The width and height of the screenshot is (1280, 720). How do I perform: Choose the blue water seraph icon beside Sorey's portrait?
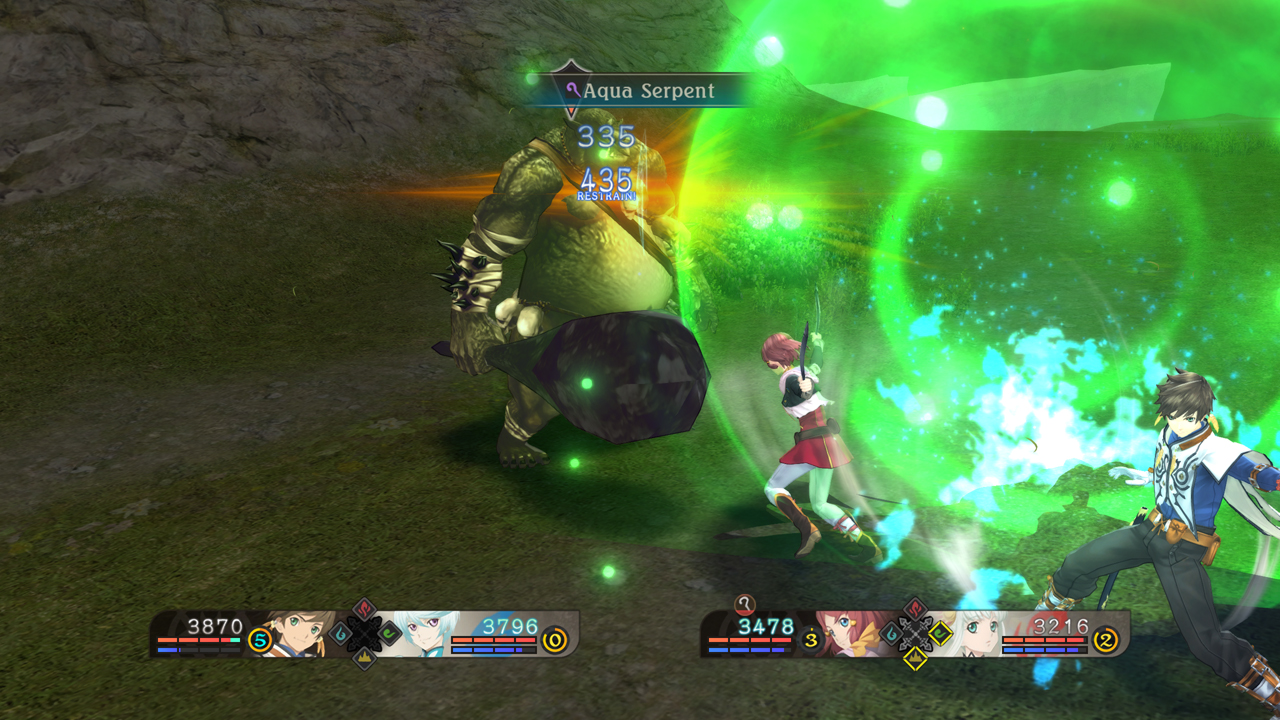(x=340, y=634)
